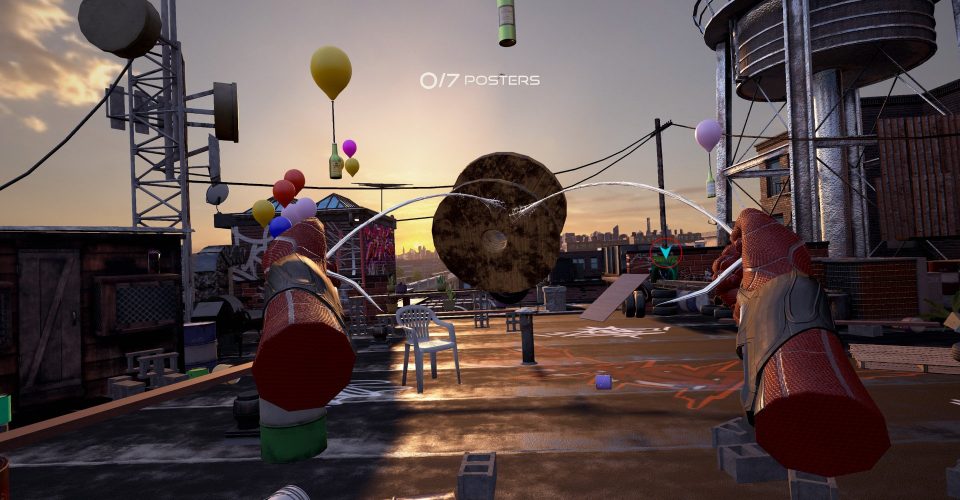
Task: Click the Posters objective tracker
Action: pyautogui.click(x=479, y=80)
